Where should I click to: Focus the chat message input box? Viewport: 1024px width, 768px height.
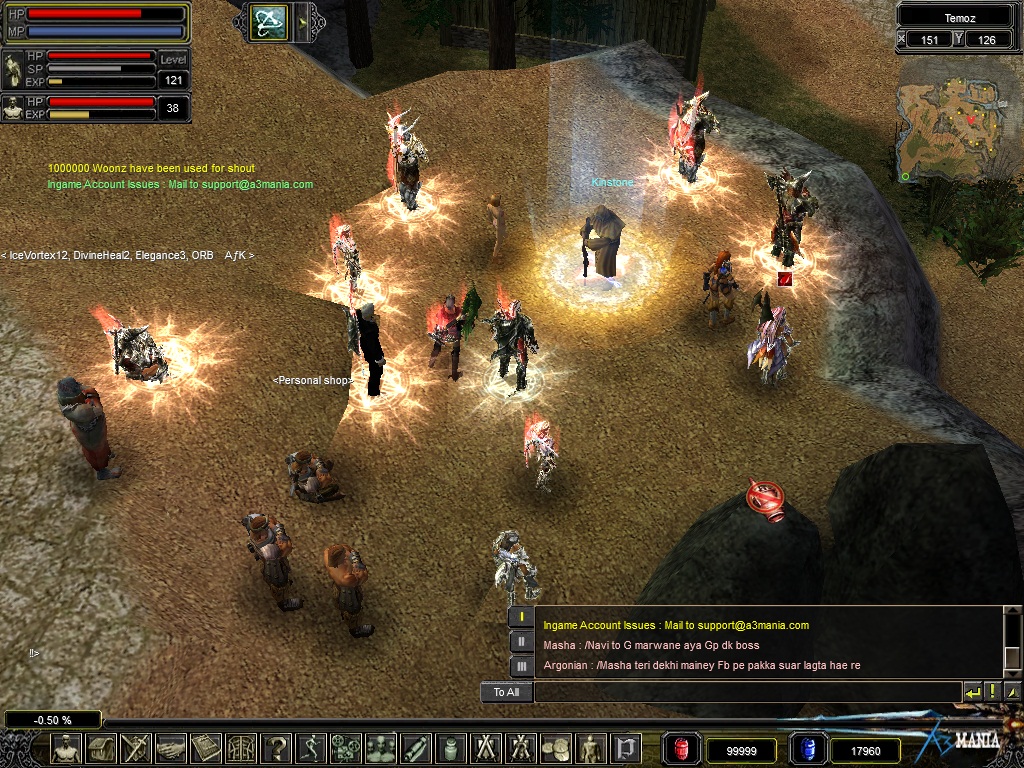coord(747,692)
